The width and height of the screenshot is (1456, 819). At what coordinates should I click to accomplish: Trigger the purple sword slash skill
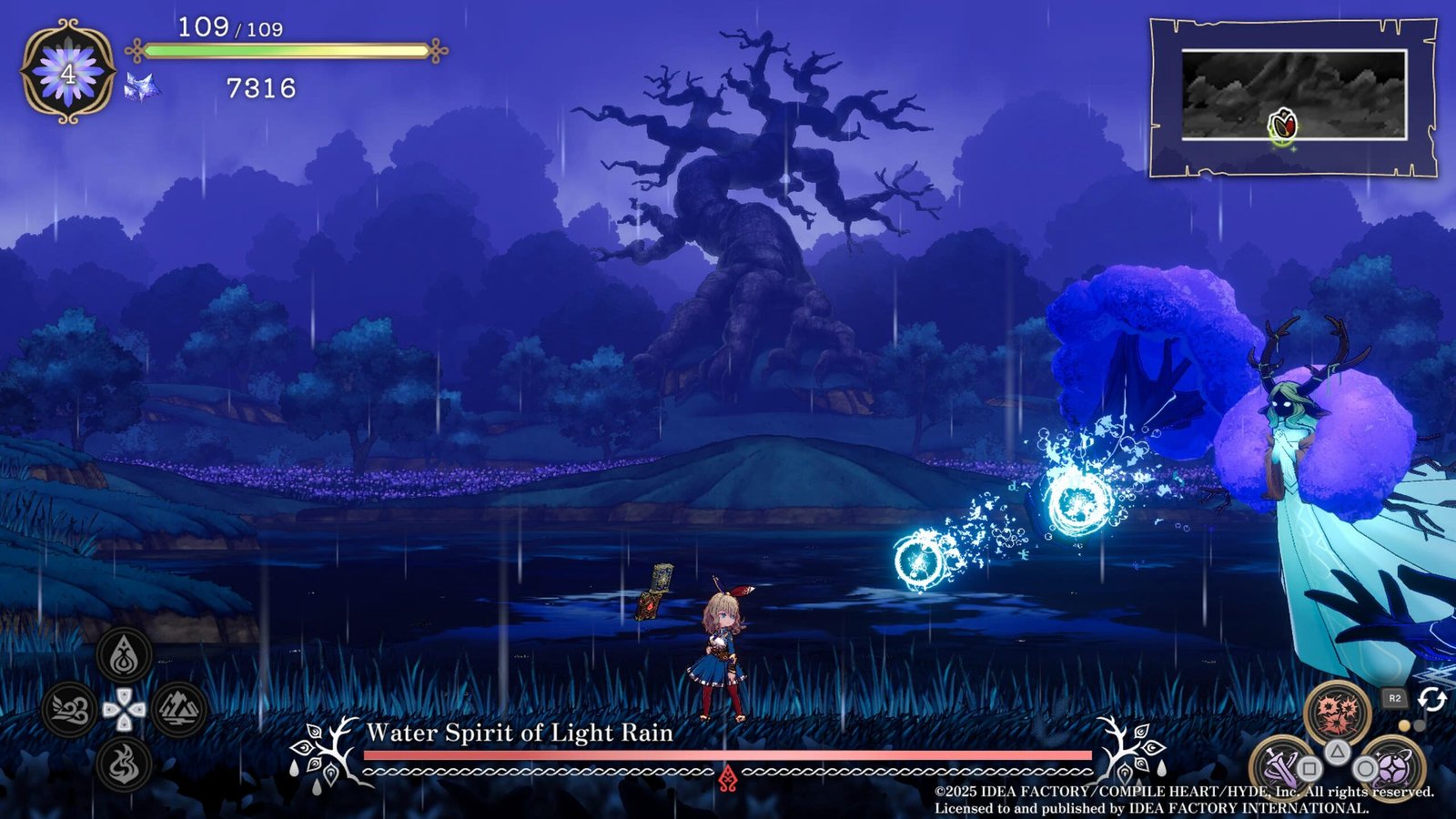click(1281, 764)
